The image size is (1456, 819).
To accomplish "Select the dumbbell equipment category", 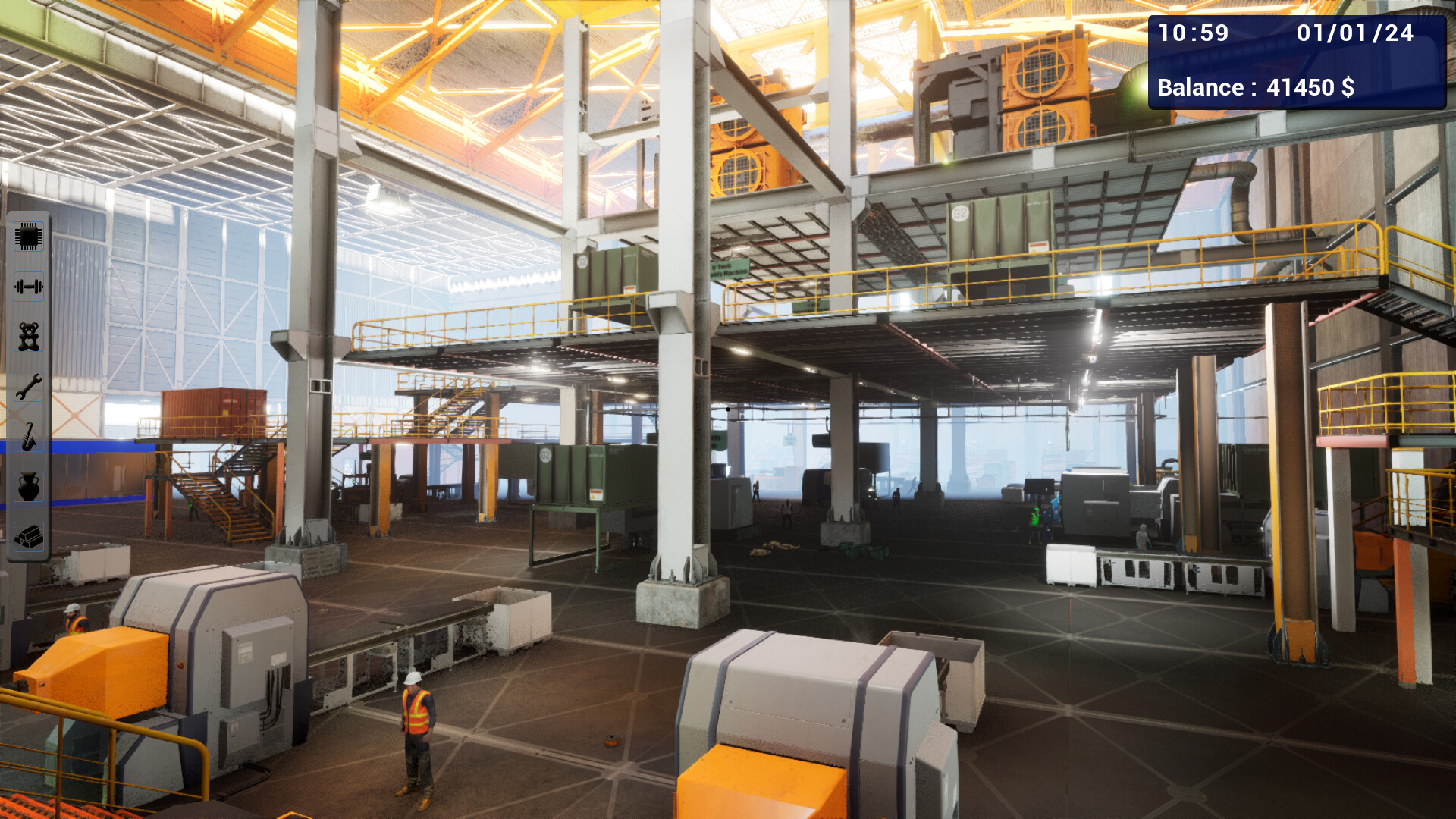I will coord(29,287).
